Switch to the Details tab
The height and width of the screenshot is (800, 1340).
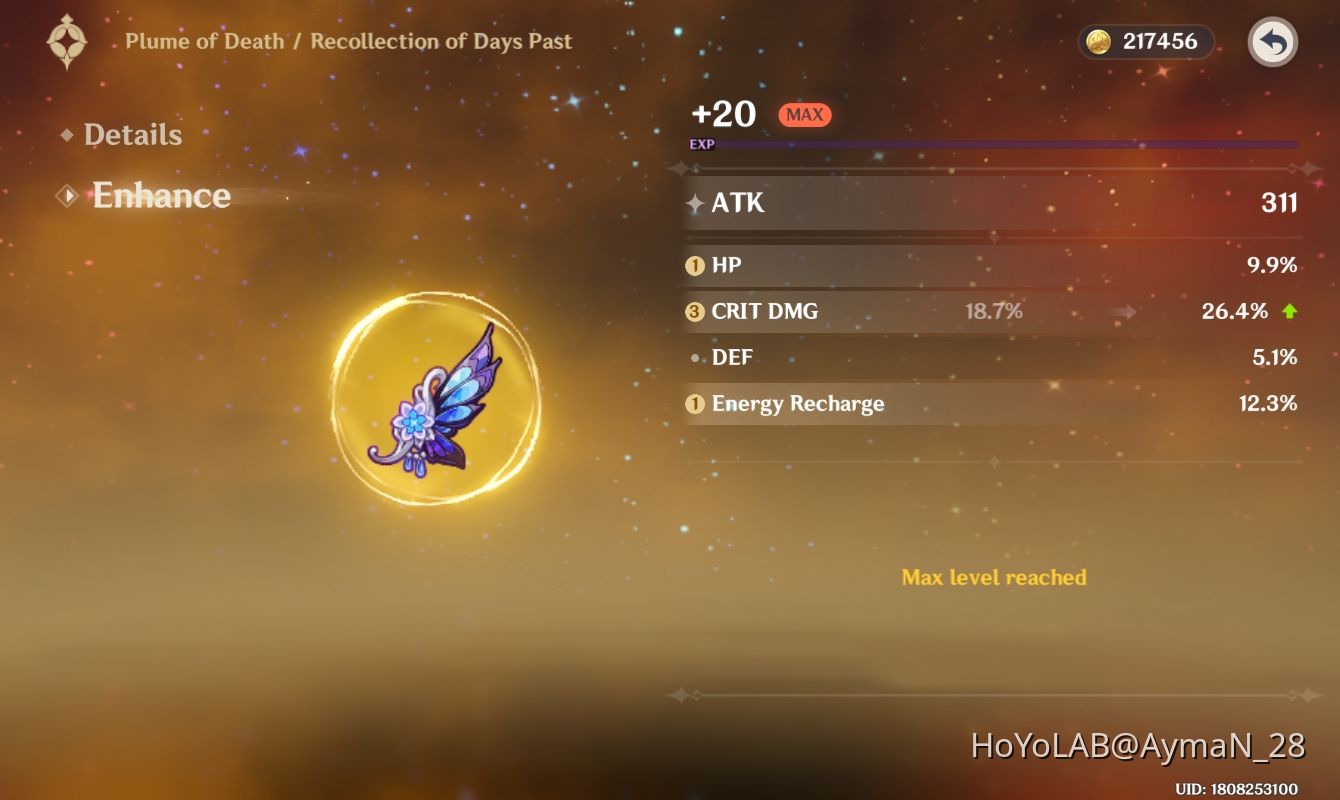133,134
